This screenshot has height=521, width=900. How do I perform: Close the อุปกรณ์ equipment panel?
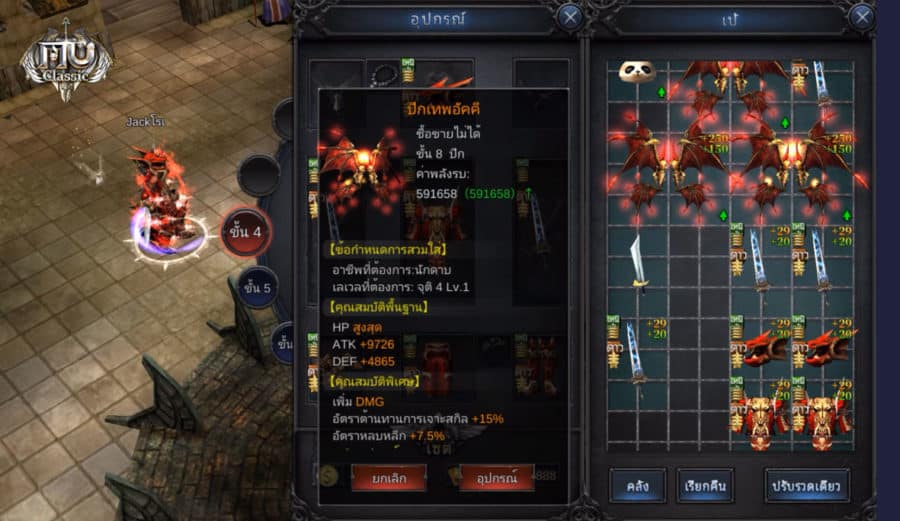coord(569,17)
